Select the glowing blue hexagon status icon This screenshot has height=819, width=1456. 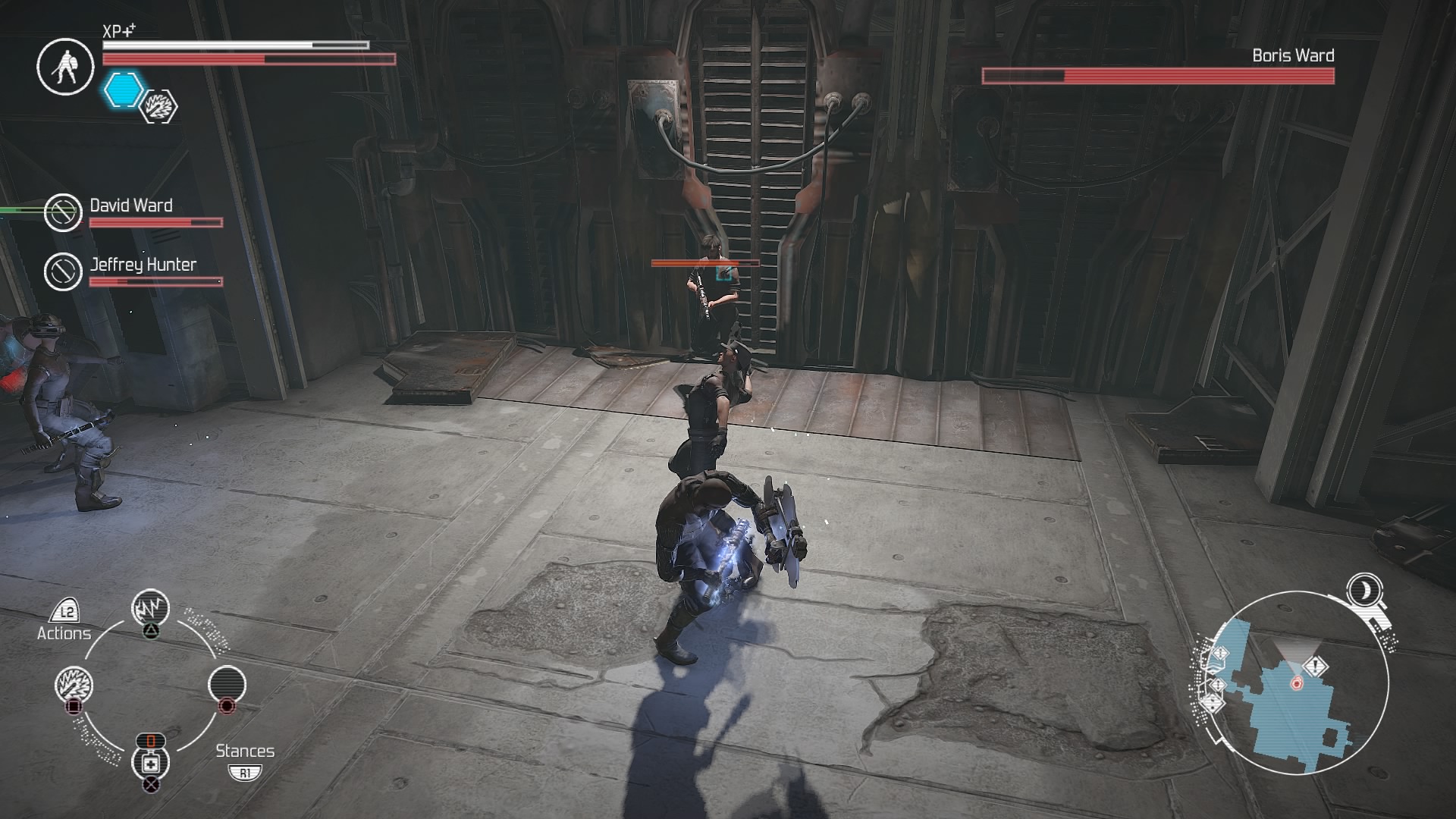pos(123,89)
